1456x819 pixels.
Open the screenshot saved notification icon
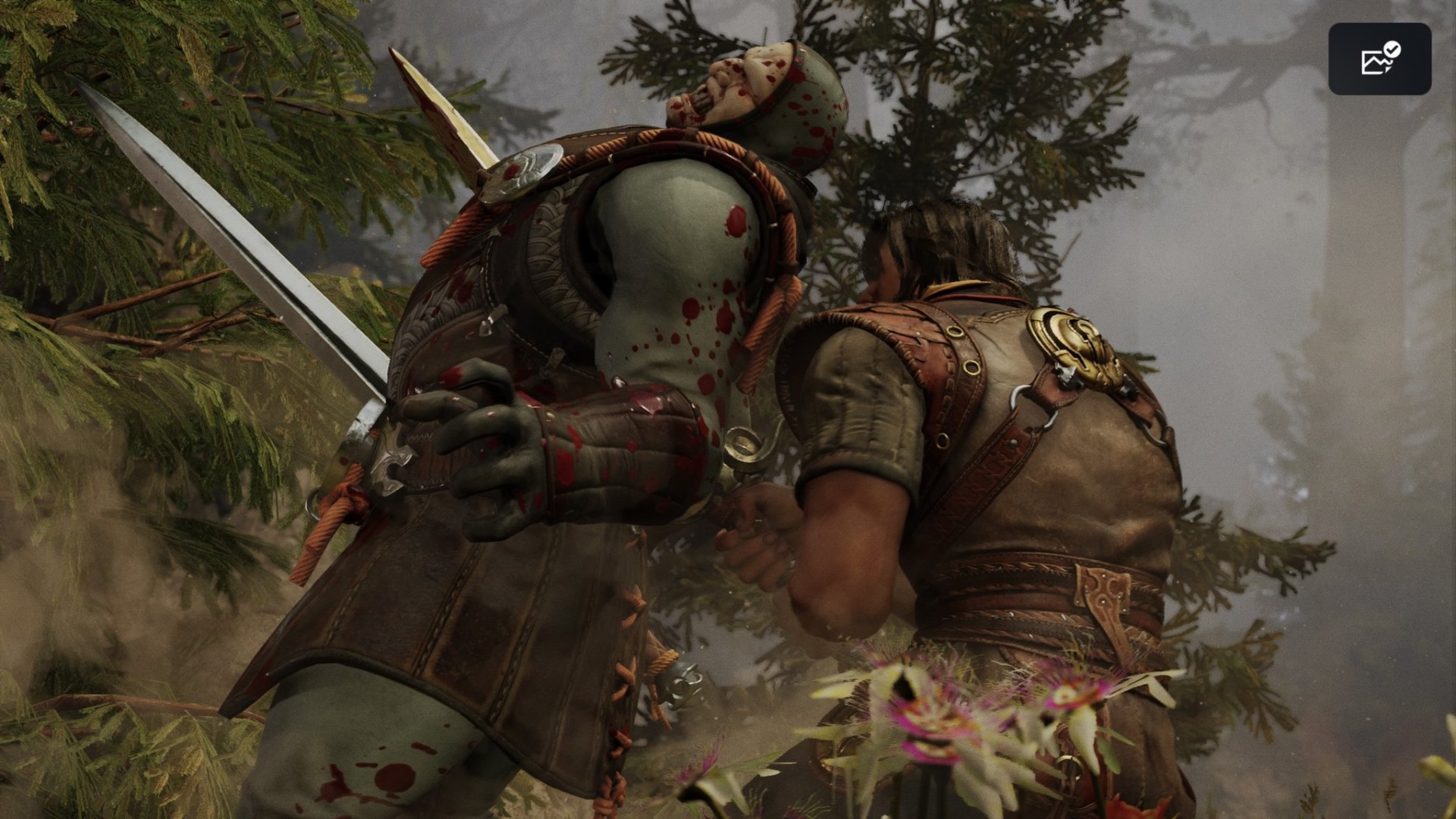tap(1379, 59)
